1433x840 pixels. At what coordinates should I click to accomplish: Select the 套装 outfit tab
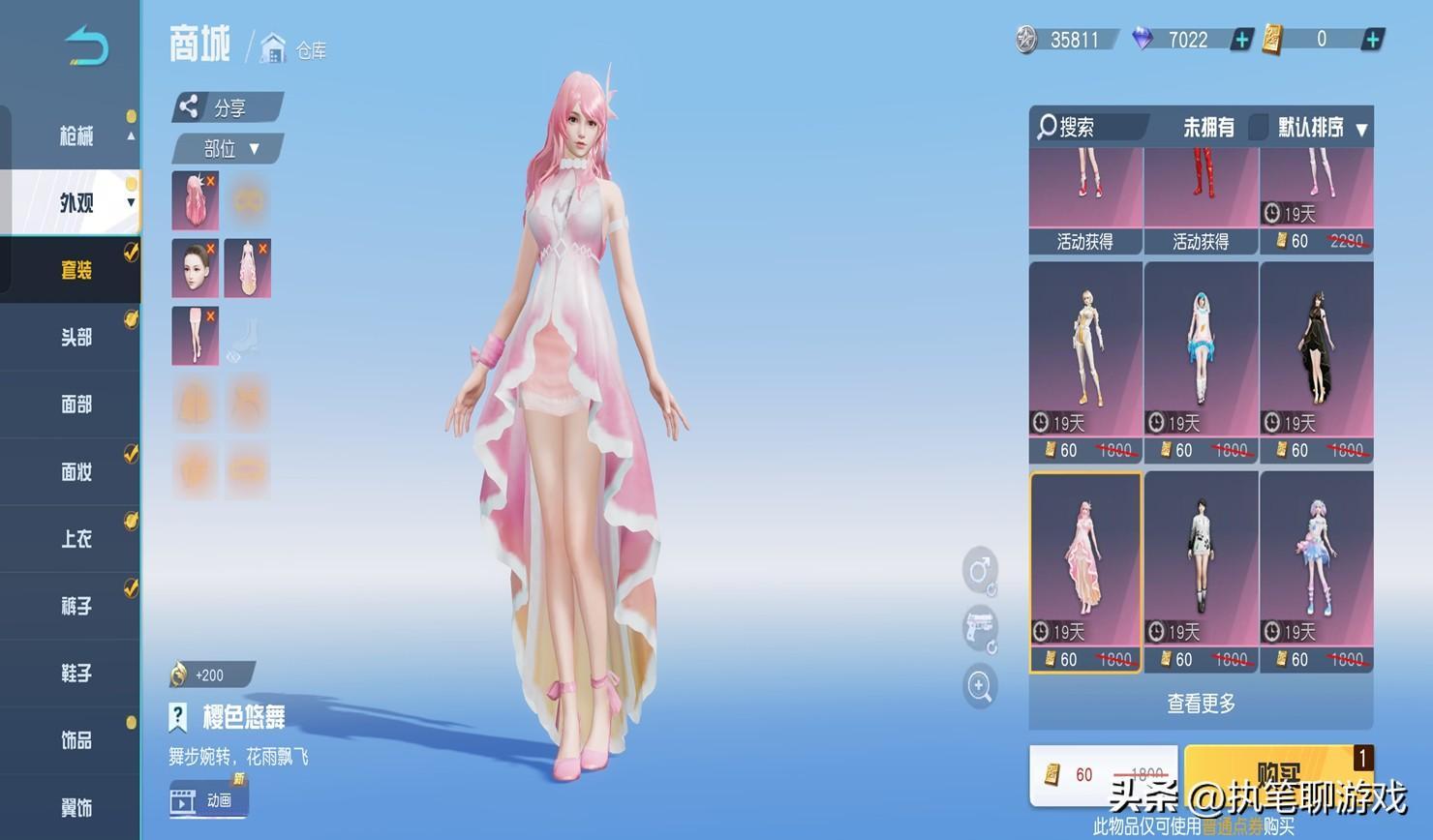click(76, 270)
